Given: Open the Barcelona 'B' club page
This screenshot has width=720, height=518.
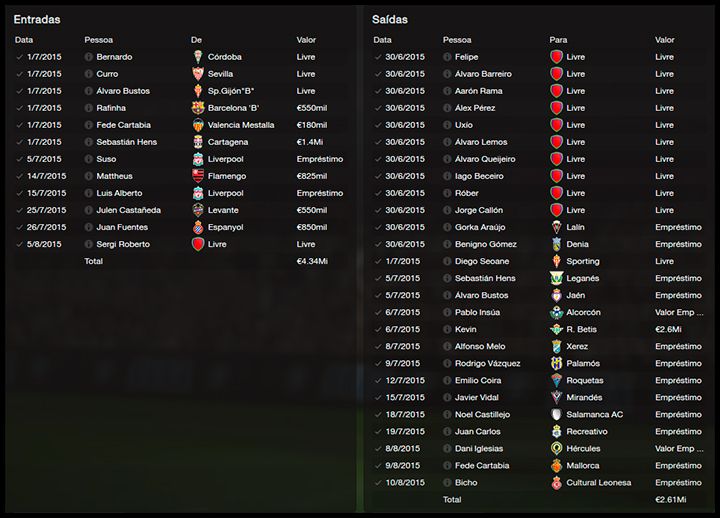Looking at the screenshot, I should click(235, 108).
